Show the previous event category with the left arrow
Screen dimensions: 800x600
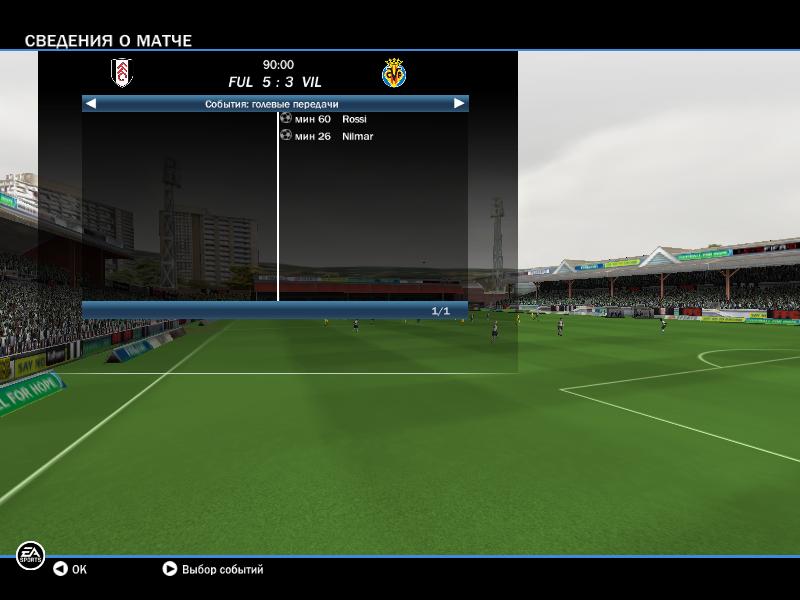point(91,103)
